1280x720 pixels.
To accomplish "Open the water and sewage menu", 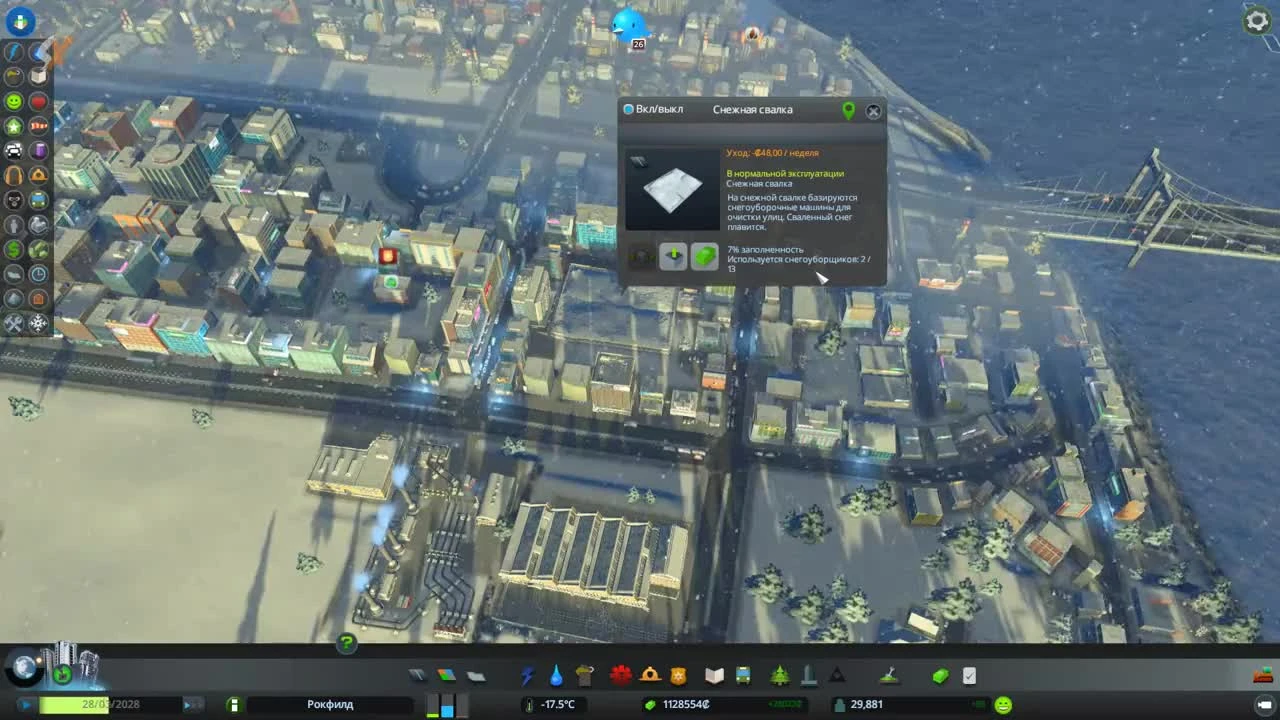I will [556, 675].
